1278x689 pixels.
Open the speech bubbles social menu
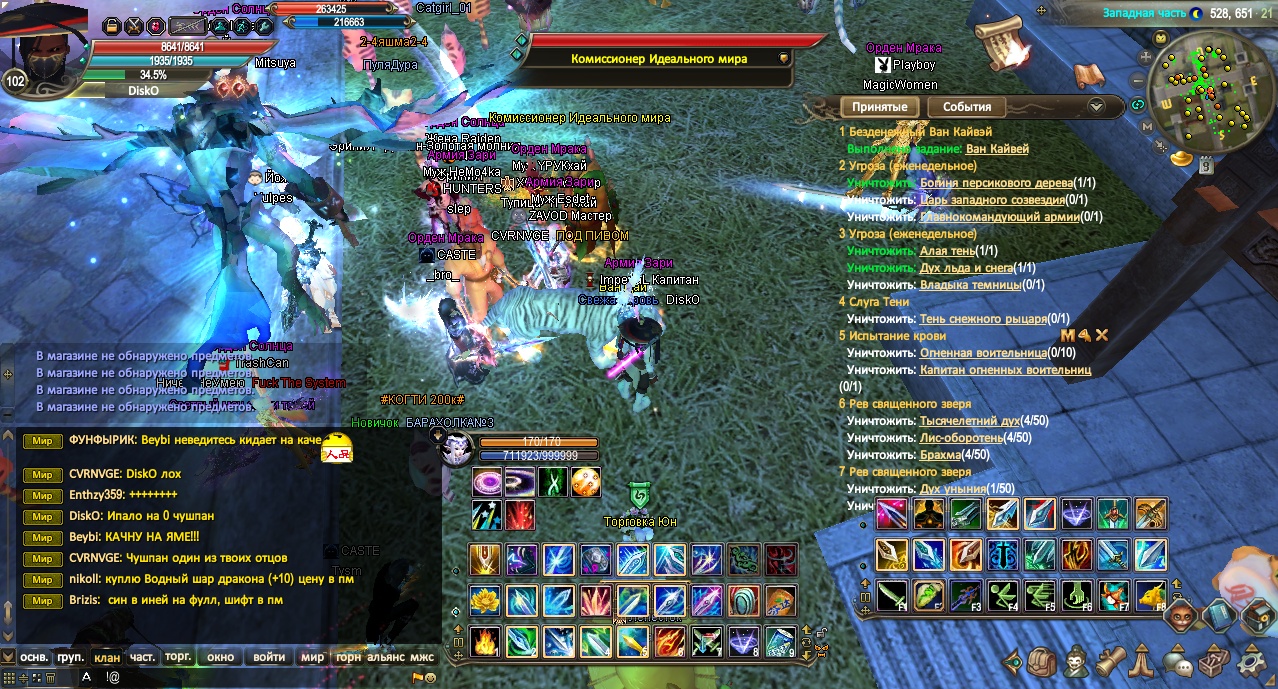click(x=1178, y=661)
